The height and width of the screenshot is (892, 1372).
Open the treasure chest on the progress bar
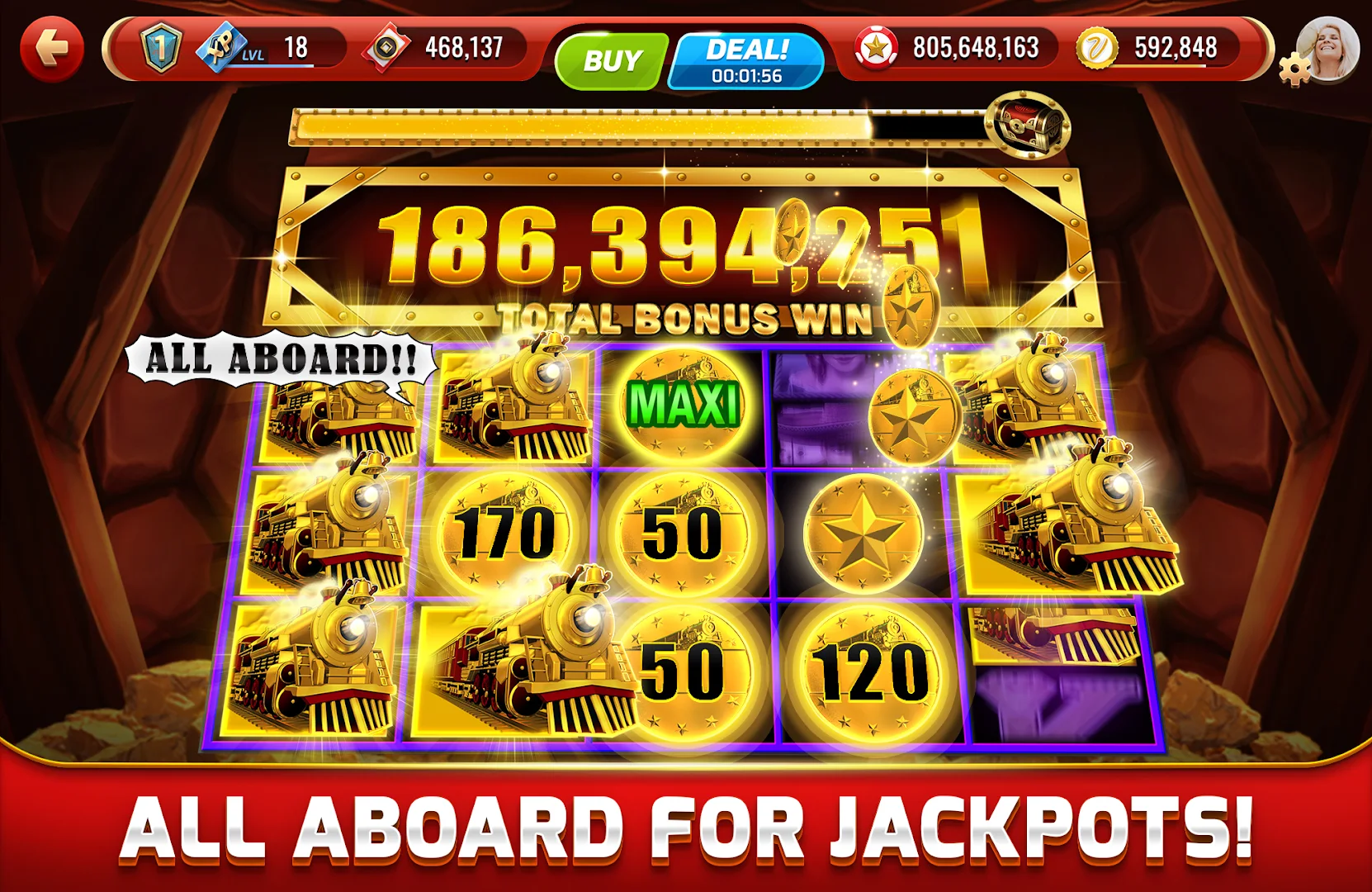pos(1026,128)
